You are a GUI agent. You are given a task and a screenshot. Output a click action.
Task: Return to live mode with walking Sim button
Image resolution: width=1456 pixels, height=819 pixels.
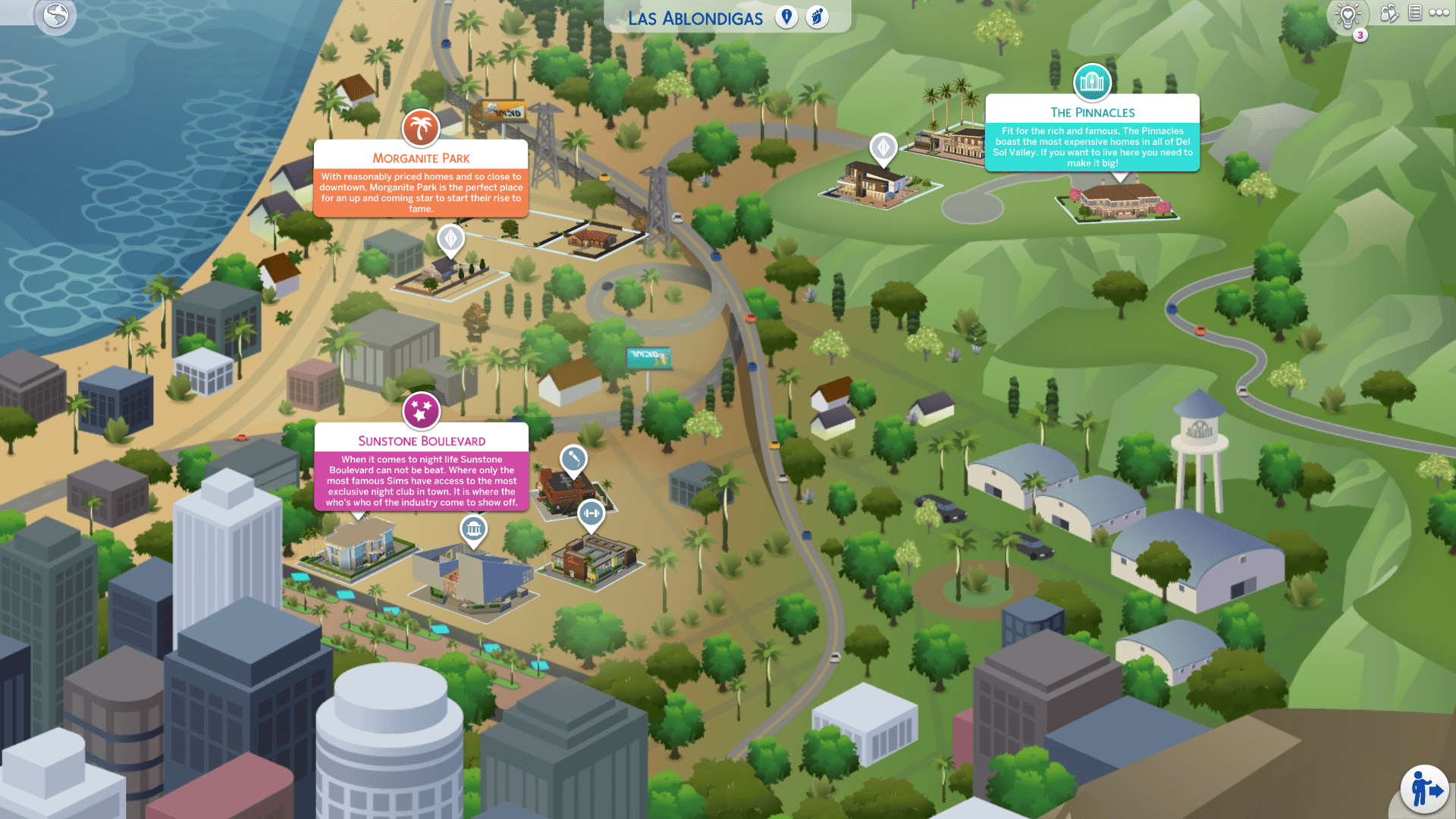click(1424, 789)
